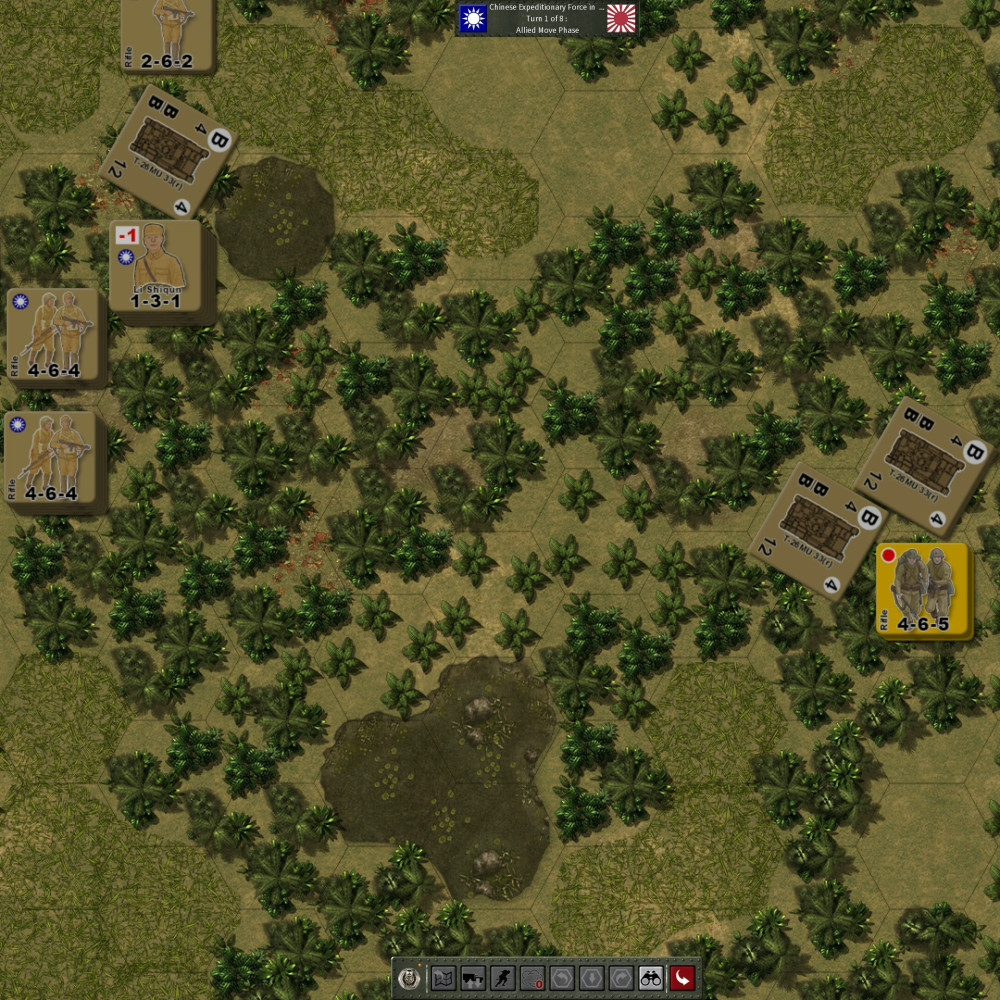The image size is (1000, 1000).
Task: Use the smoke cloud button
Action: click(x=532, y=977)
